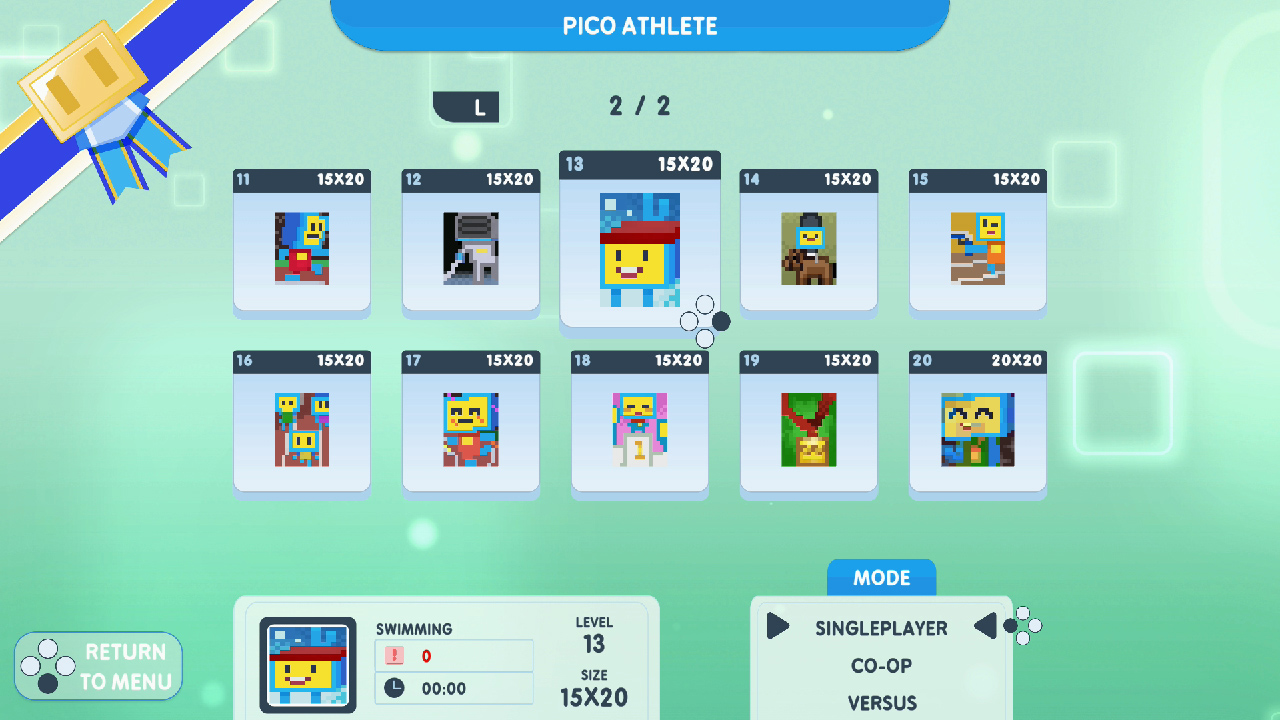
Task: Switch the mode to CO-OP
Action: pos(881,666)
